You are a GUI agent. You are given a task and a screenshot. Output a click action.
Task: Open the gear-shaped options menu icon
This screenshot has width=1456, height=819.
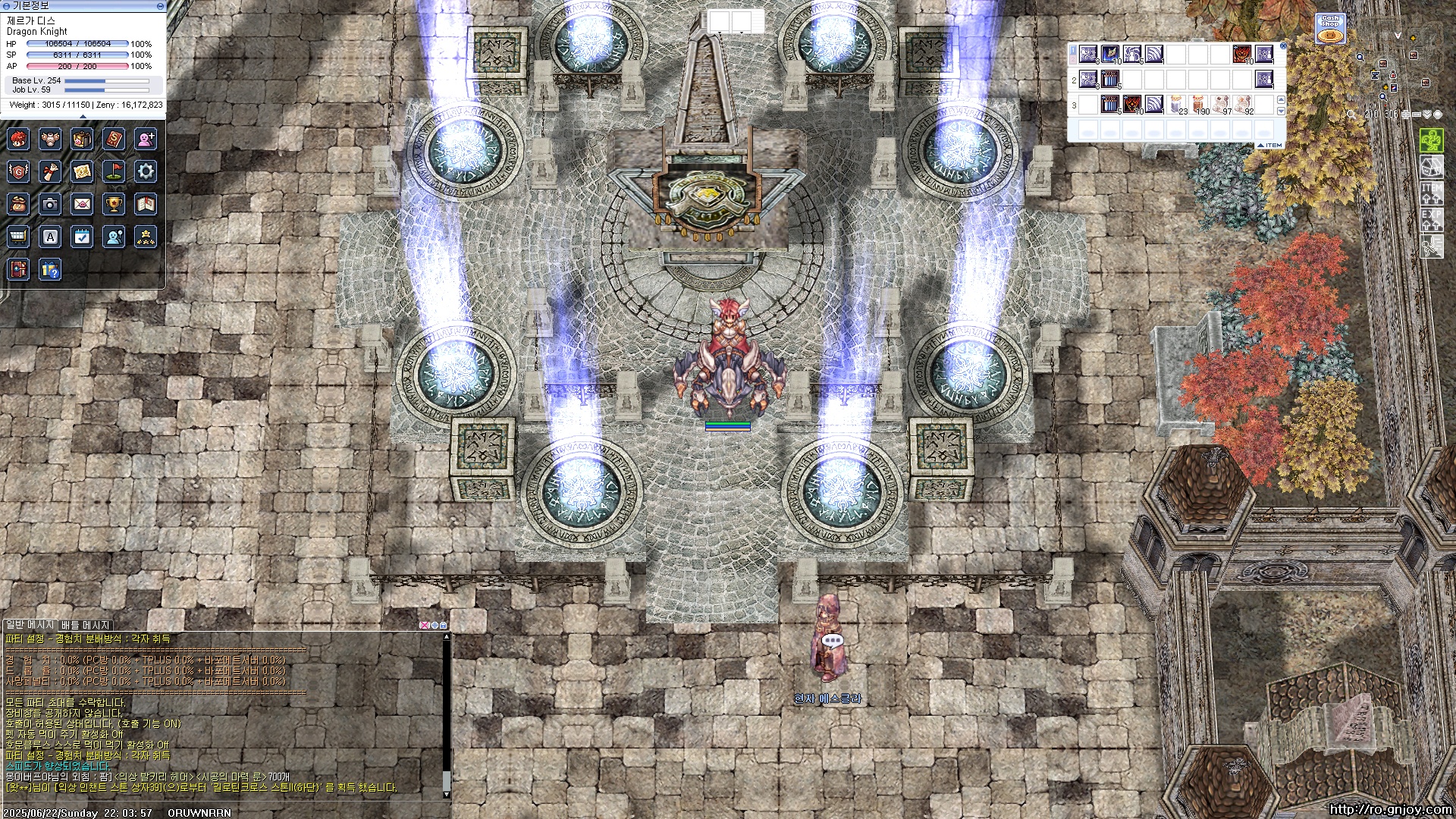[146, 171]
